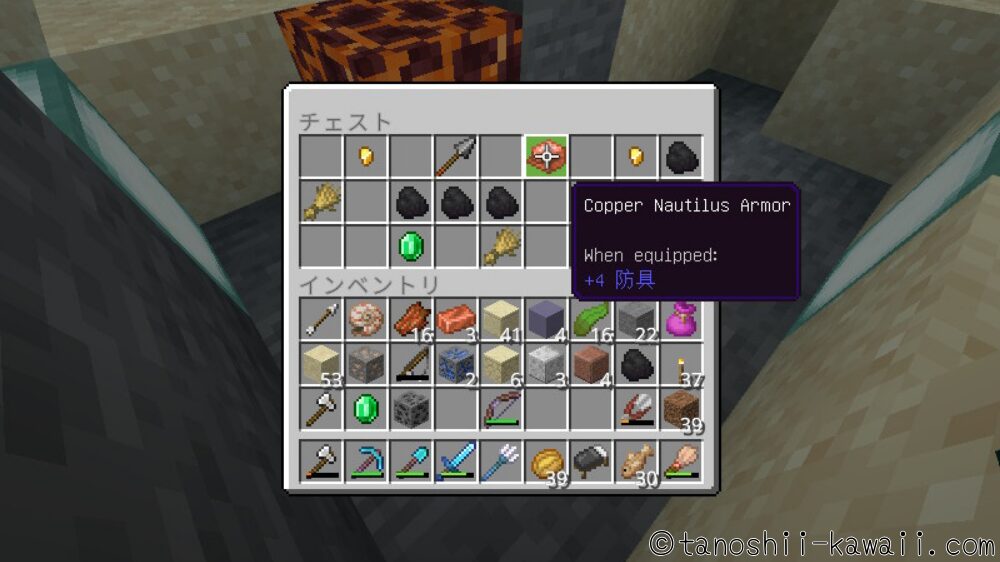This screenshot has width=1000, height=562.
Task: Click the copper ingot stack of 3
Action: pyautogui.click(x=455, y=320)
